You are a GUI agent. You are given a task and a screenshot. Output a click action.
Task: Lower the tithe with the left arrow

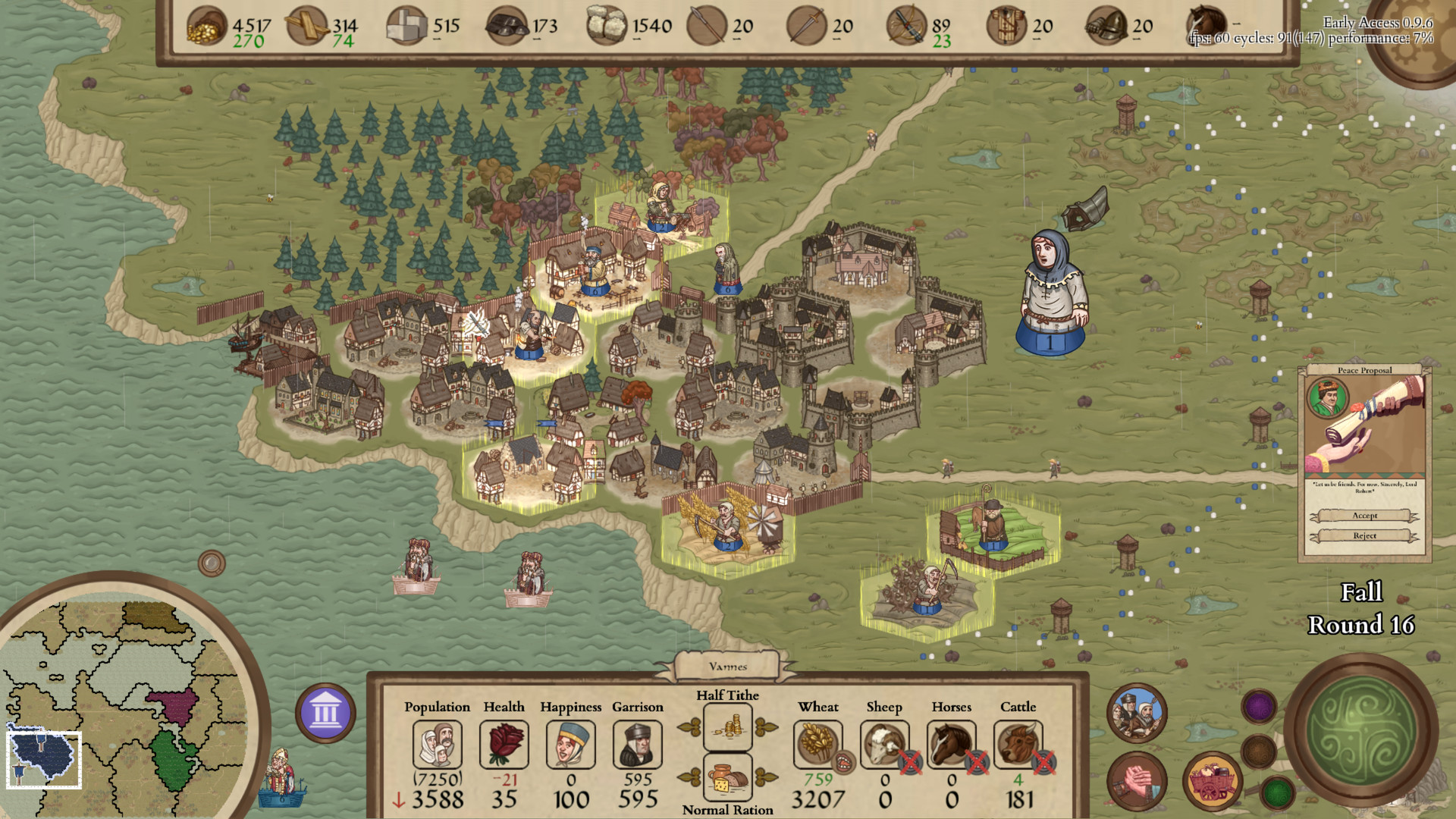pos(689,728)
